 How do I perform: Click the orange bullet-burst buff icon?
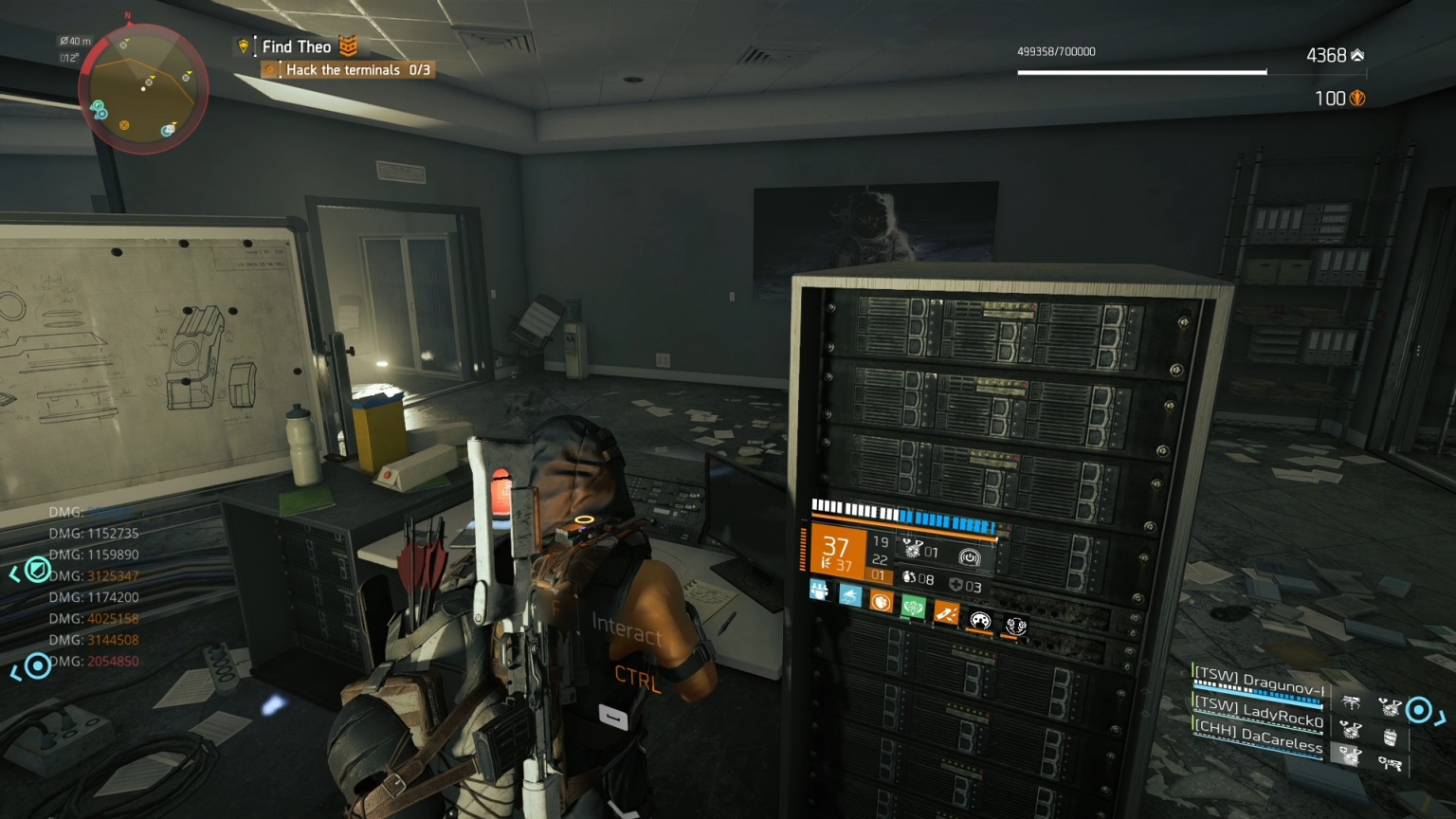[946, 614]
